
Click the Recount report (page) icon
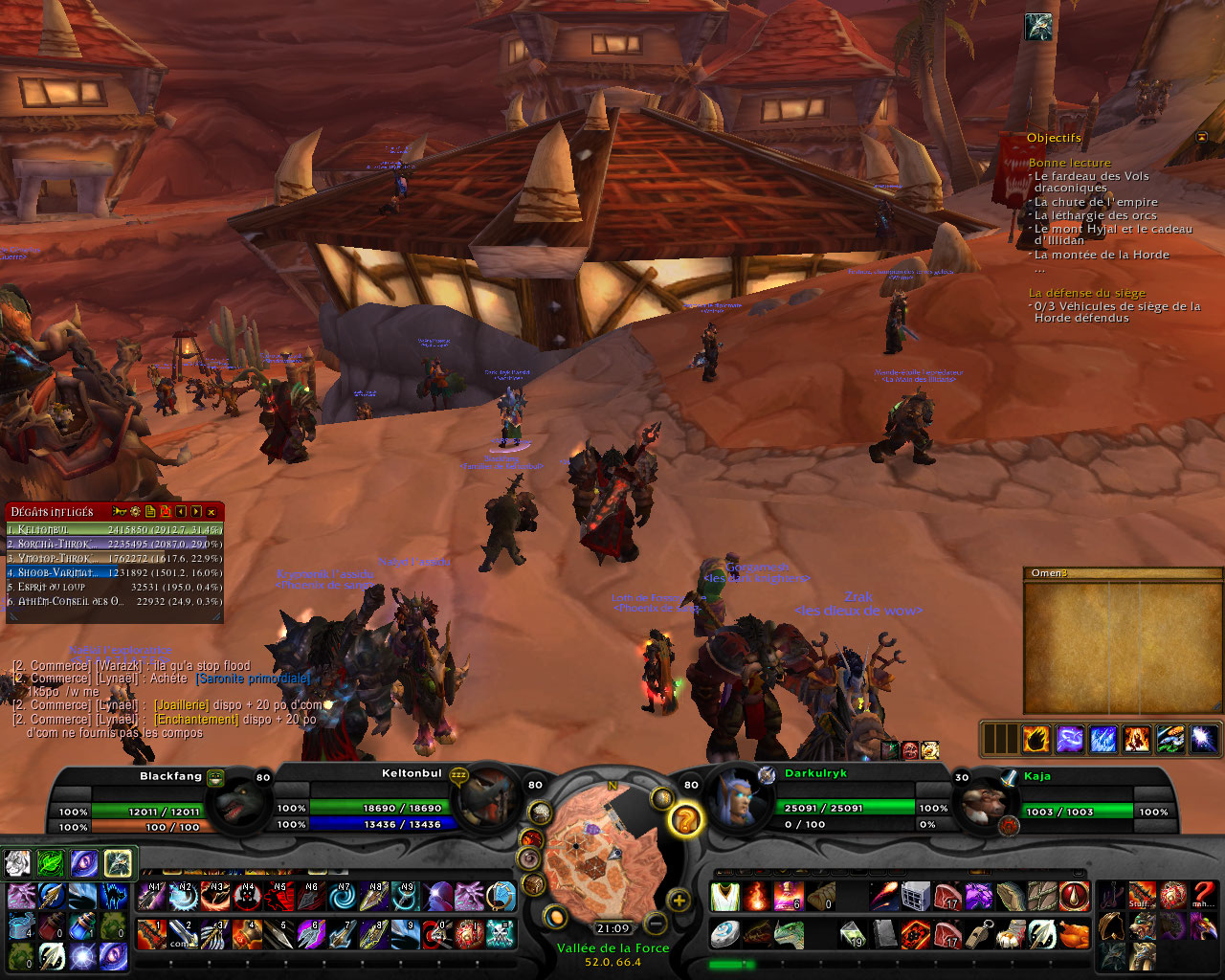[150, 511]
